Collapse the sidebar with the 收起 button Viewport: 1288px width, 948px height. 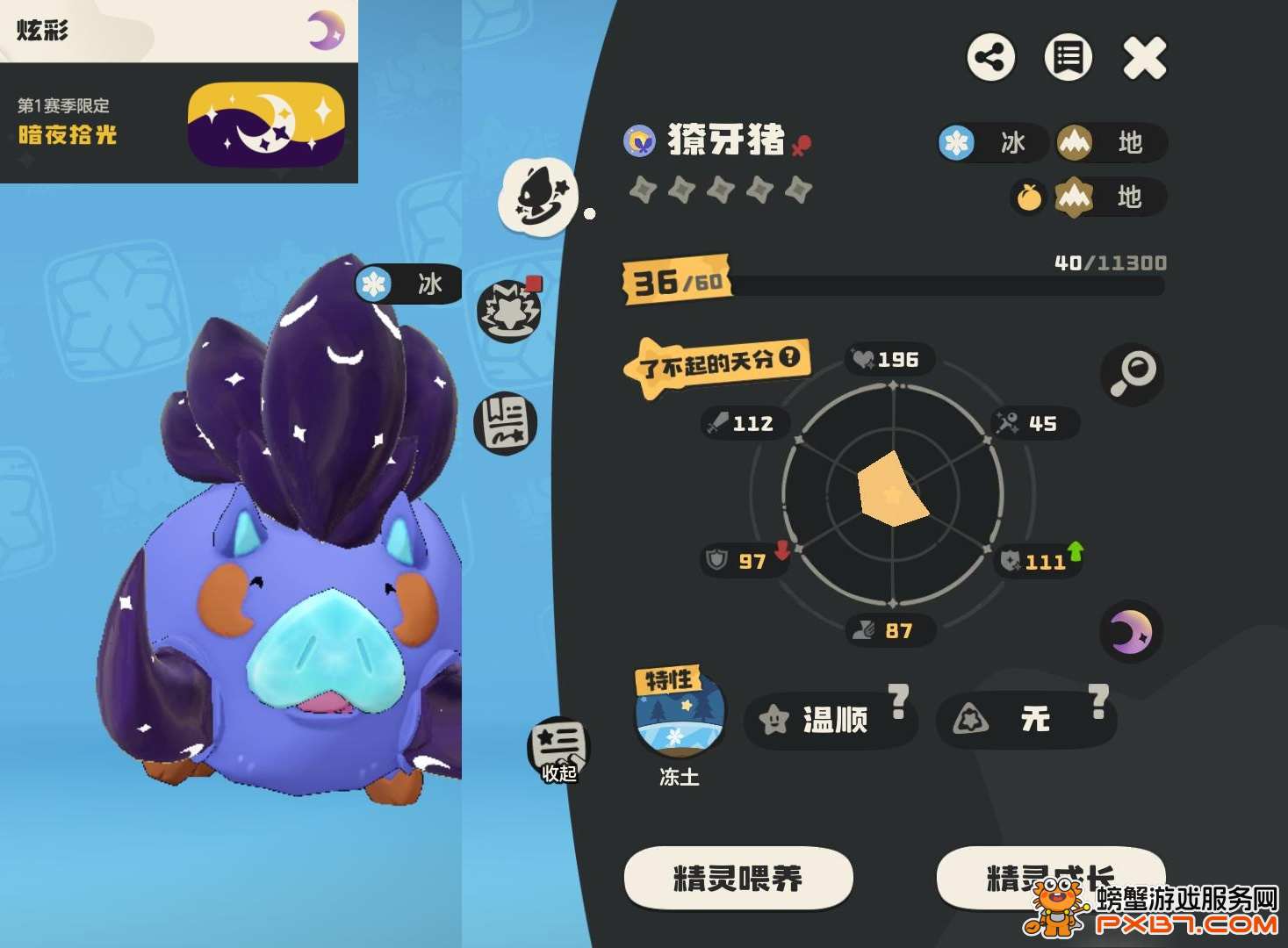pos(558,747)
